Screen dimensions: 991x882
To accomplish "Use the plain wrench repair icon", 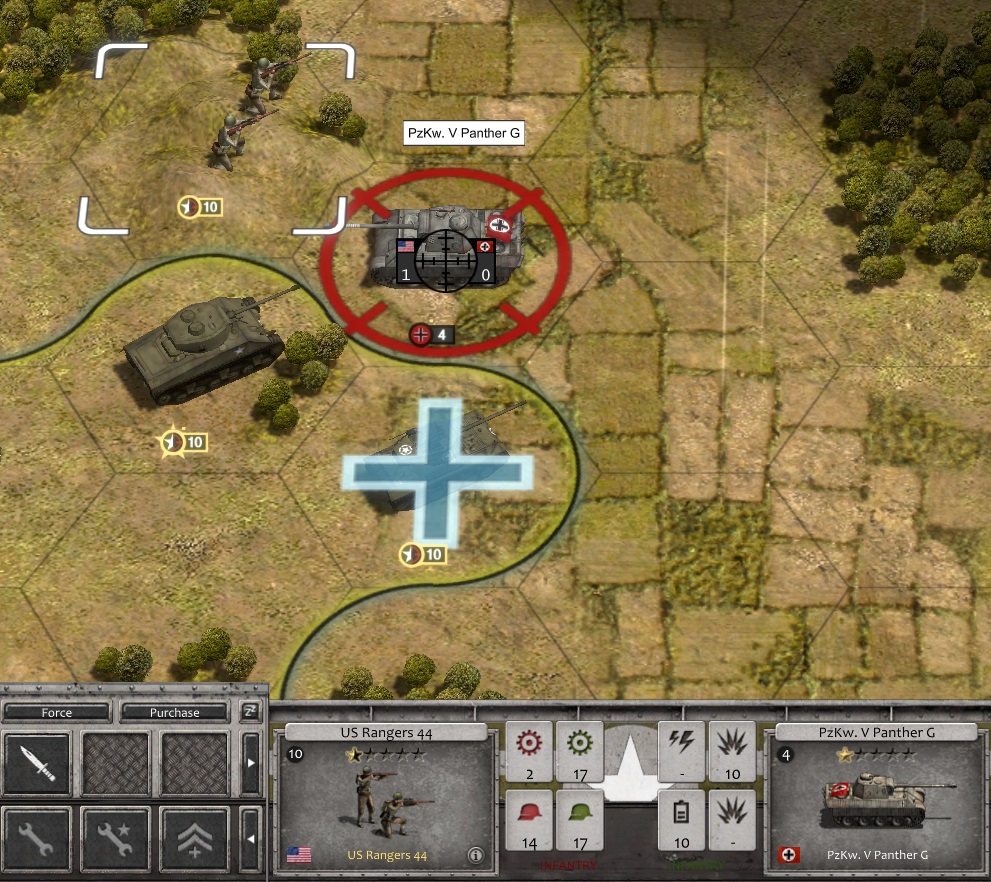I will 37,838.
